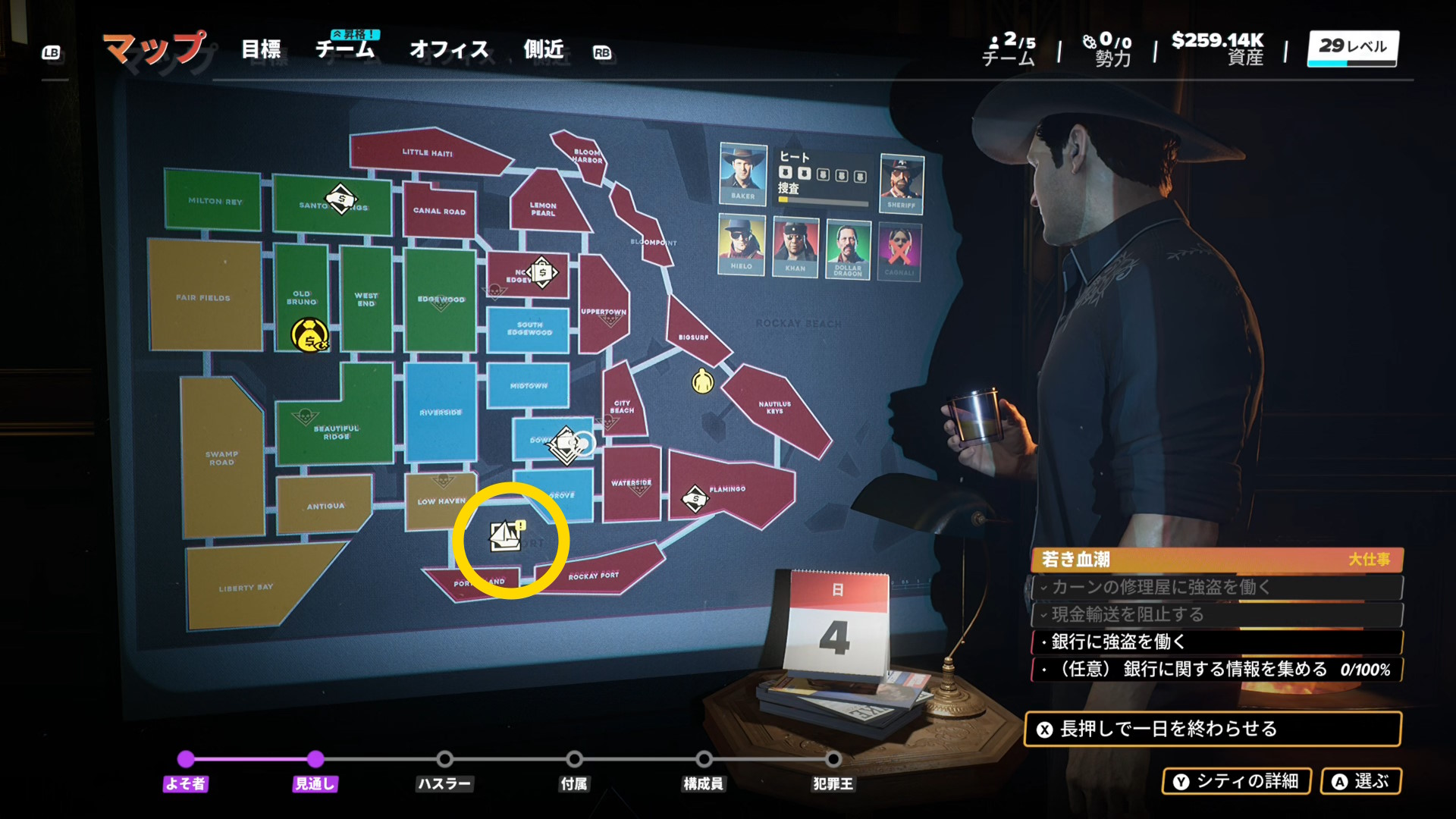
Task: Select the yellow money bag marker
Action: pos(309,334)
